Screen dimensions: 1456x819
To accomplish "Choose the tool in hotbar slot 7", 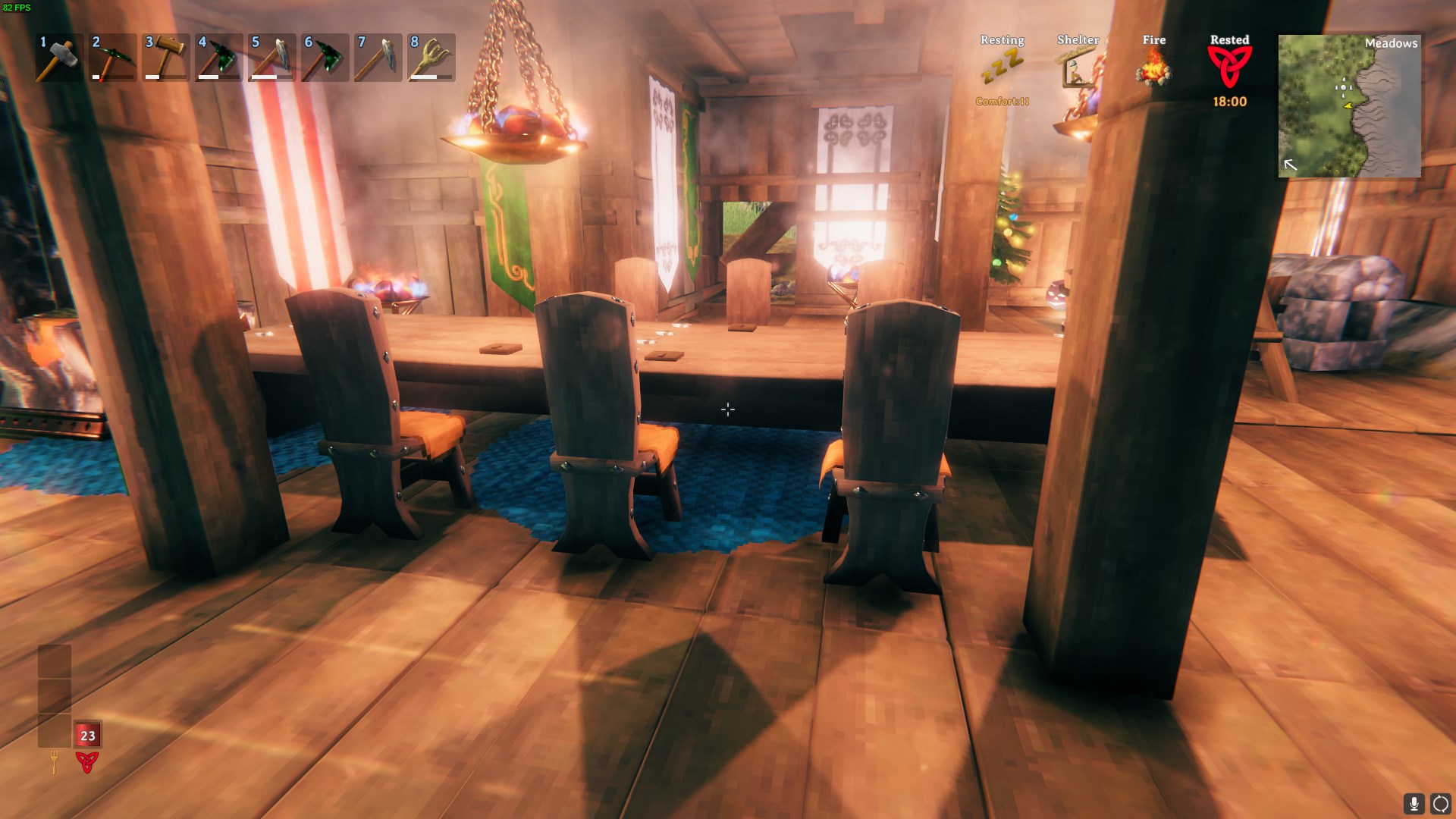I will [x=378, y=58].
